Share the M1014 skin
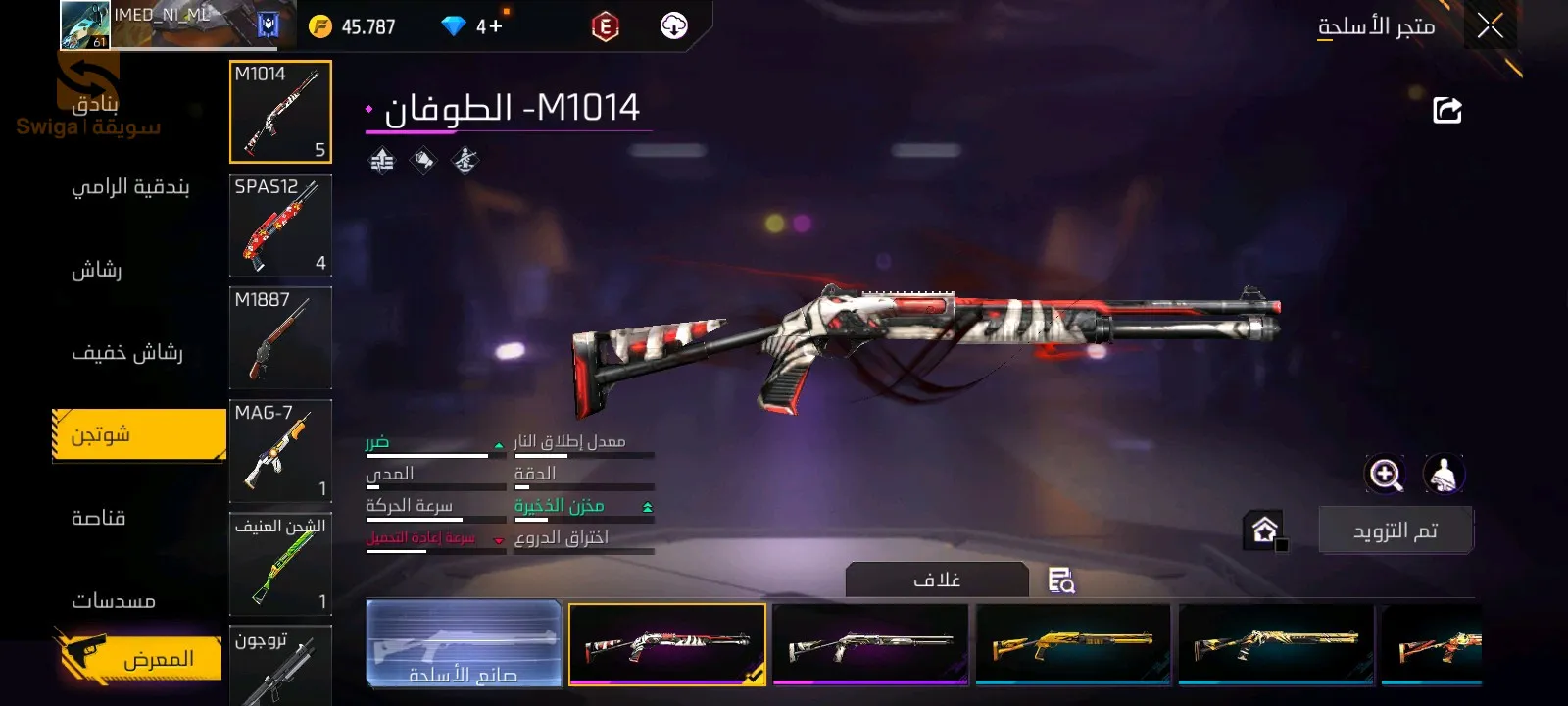The height and width of the screenshot is (706, 1568). click(1446, 110)
